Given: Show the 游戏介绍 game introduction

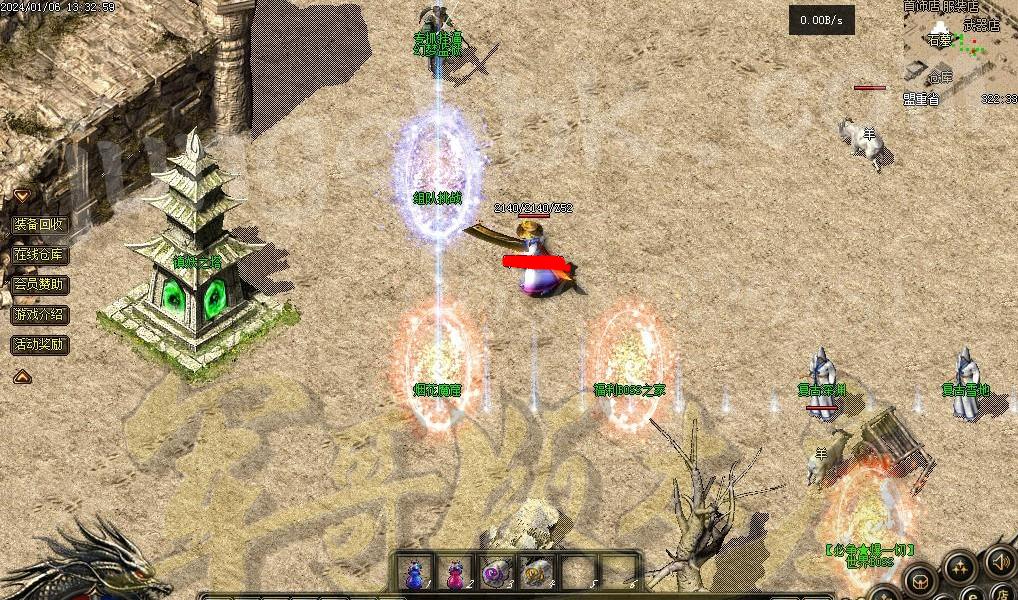Looking at the screenshot, I should pyautogui.click(x=40, y=314).
